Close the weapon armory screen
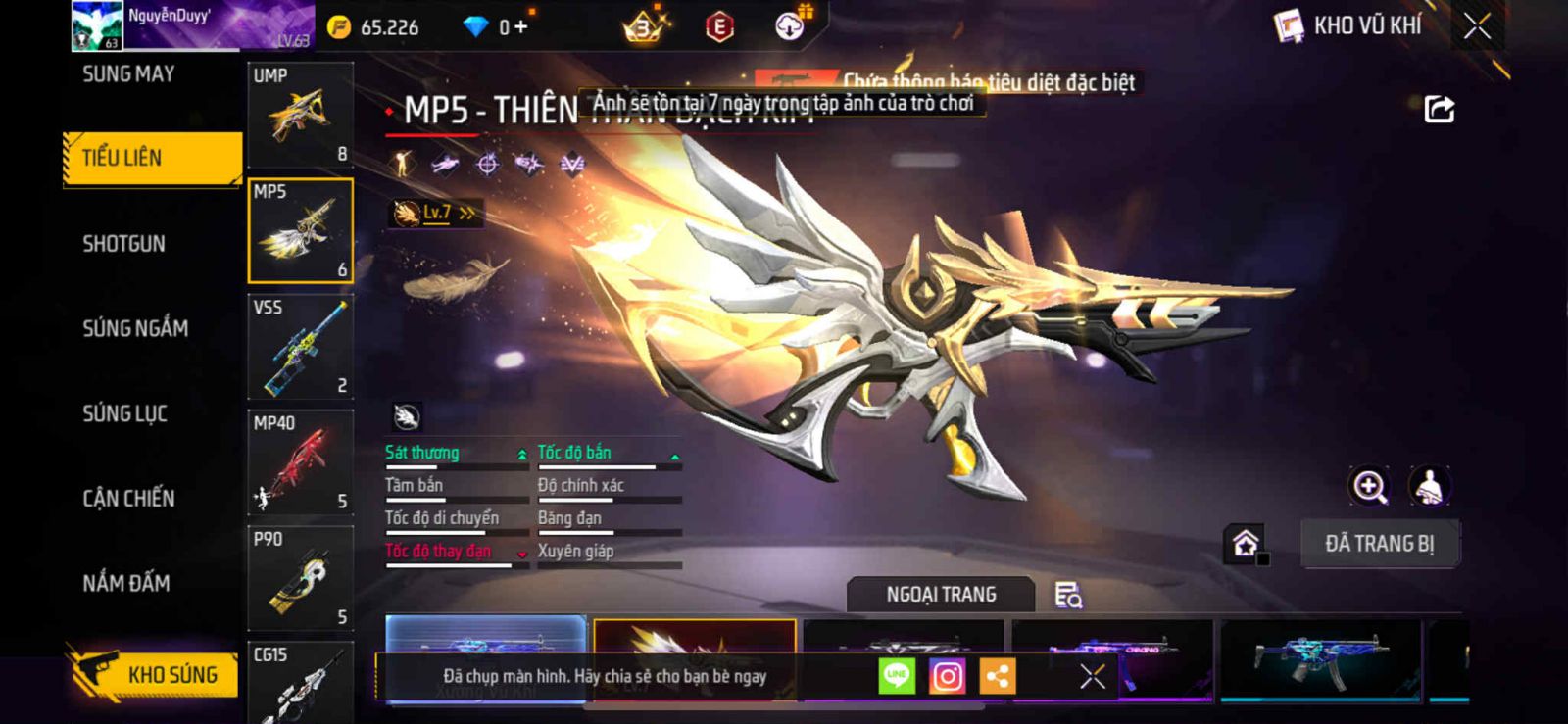Image resolution: width=1568 pixels, height=724 pixels. tap(1477, 26)
